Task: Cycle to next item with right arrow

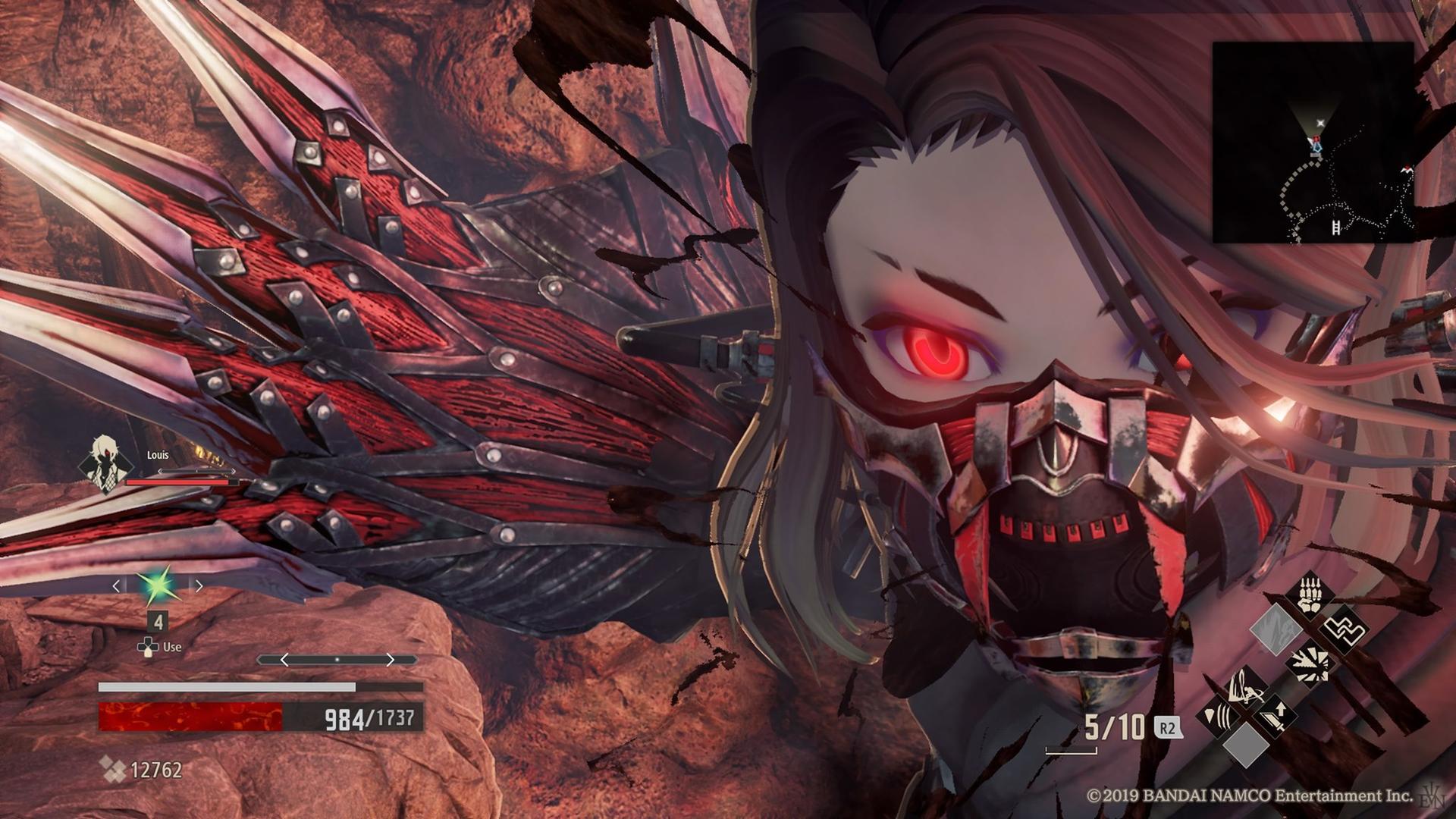Action: coord(199,585)
